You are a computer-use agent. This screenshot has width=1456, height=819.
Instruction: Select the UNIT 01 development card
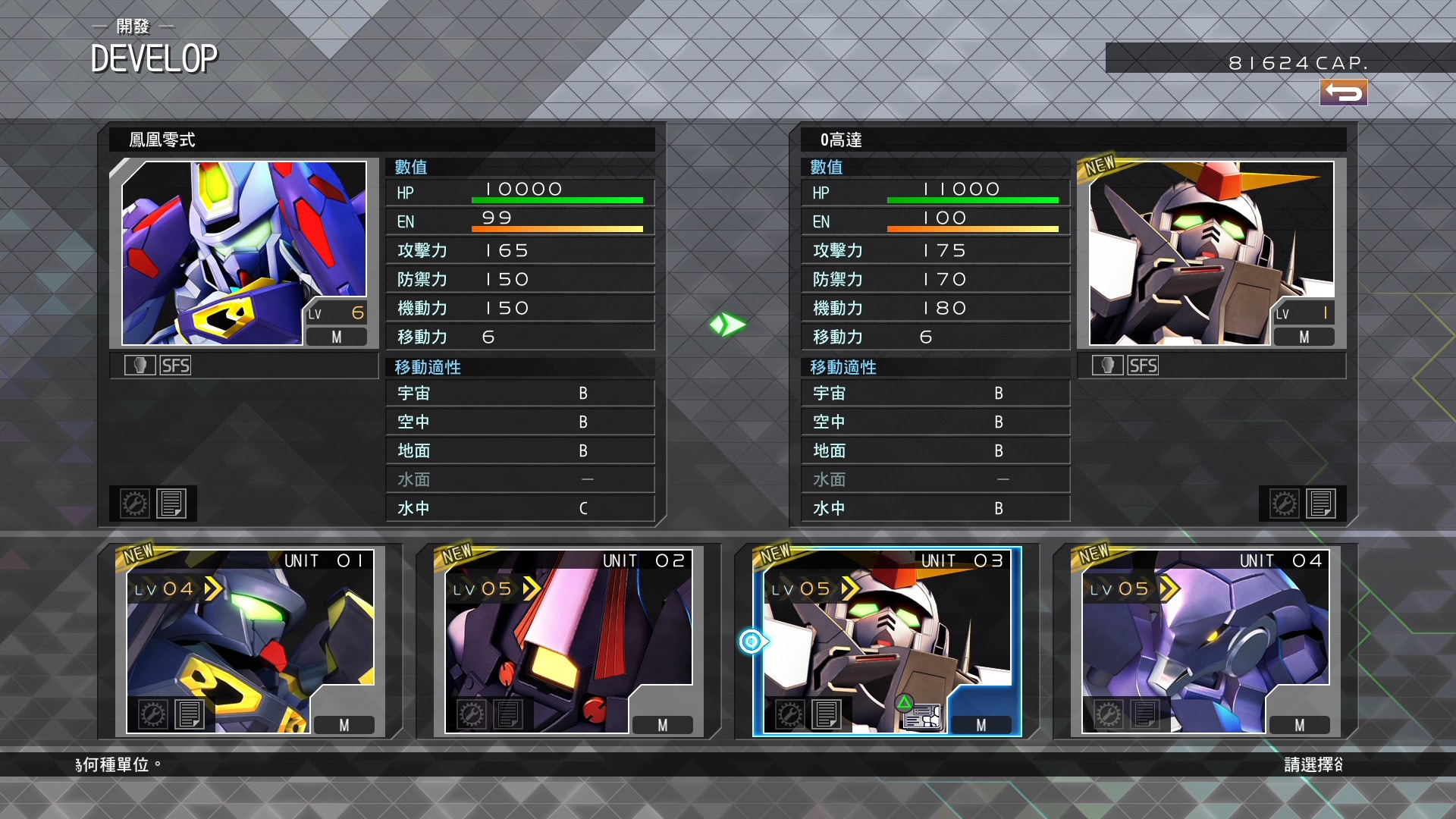pyautogui.click(x=250, y=641)
